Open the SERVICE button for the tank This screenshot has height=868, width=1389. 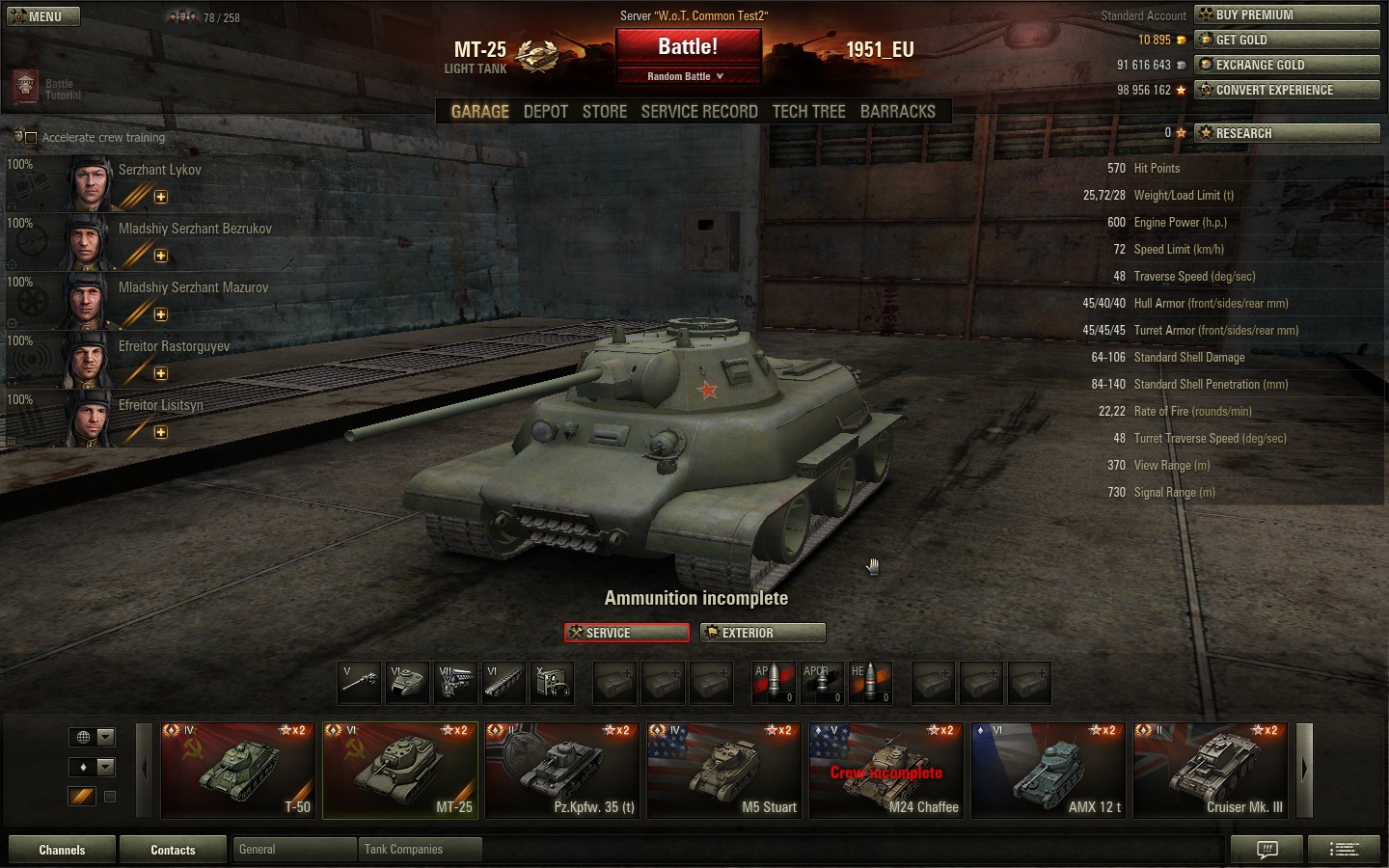(x=627, y=633)
